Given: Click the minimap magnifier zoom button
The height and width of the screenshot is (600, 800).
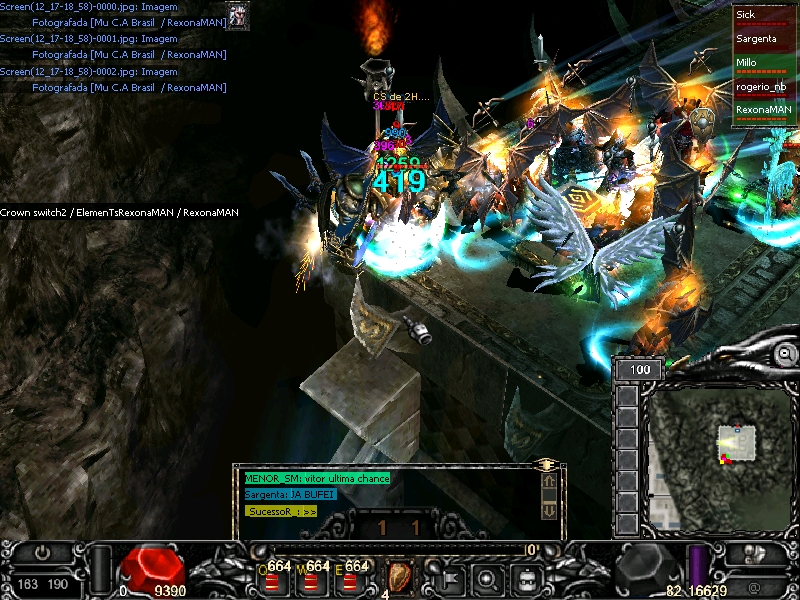Looking at the screenshot, I should pos(786,354).
